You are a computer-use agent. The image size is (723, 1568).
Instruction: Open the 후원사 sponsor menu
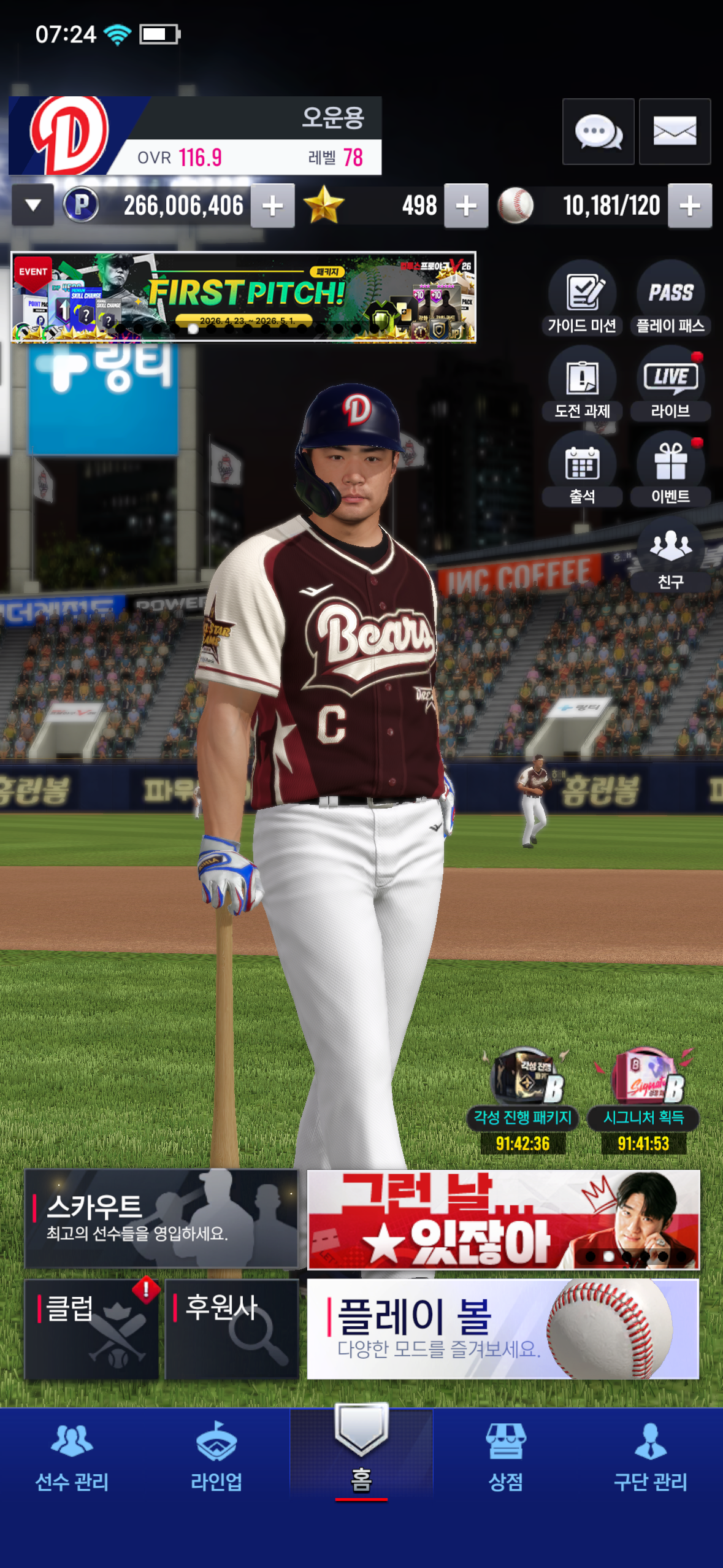232,1329
